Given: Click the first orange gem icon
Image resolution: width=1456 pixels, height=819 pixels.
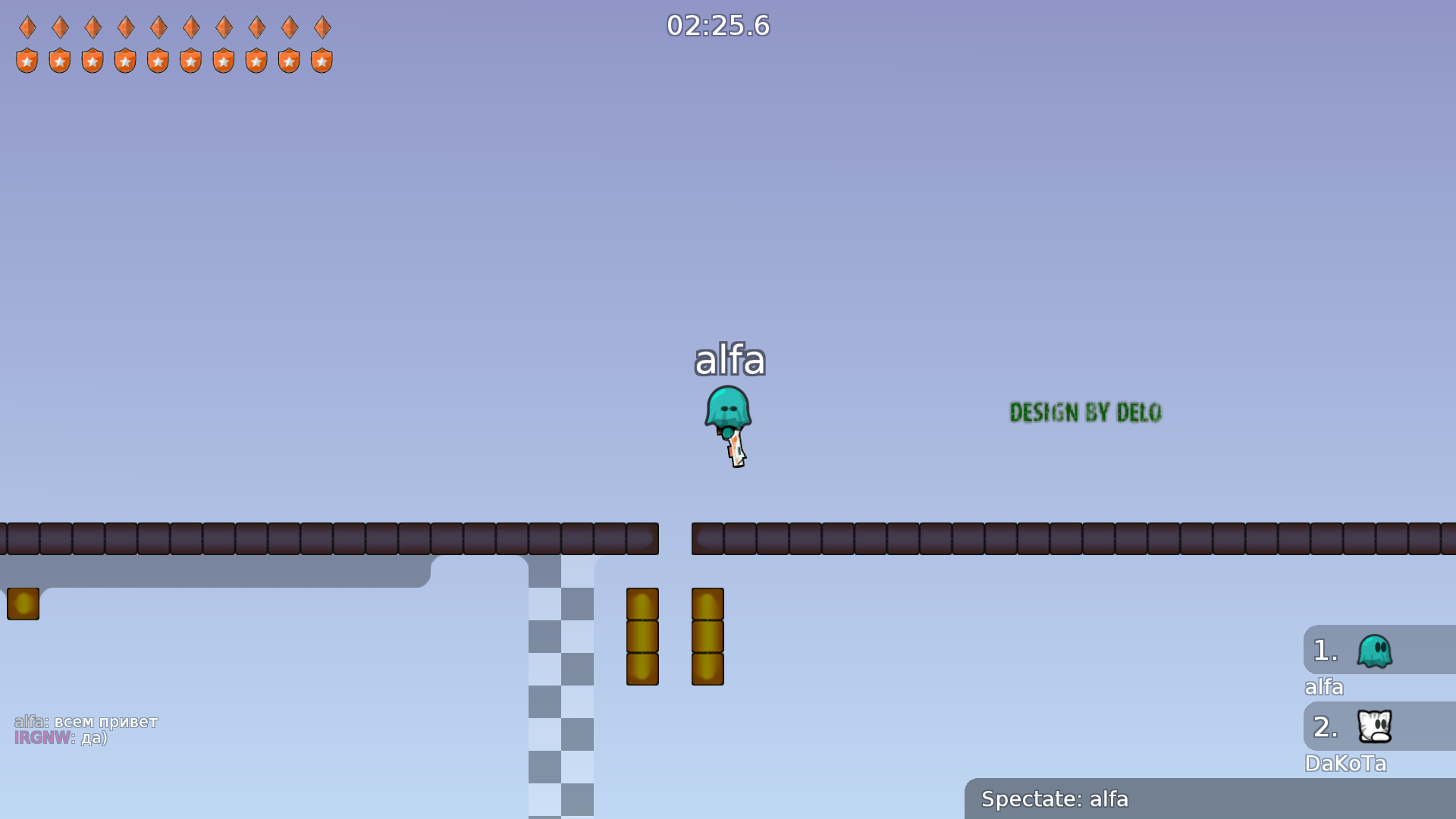Looking at the screenshot, I should (27, 27).
